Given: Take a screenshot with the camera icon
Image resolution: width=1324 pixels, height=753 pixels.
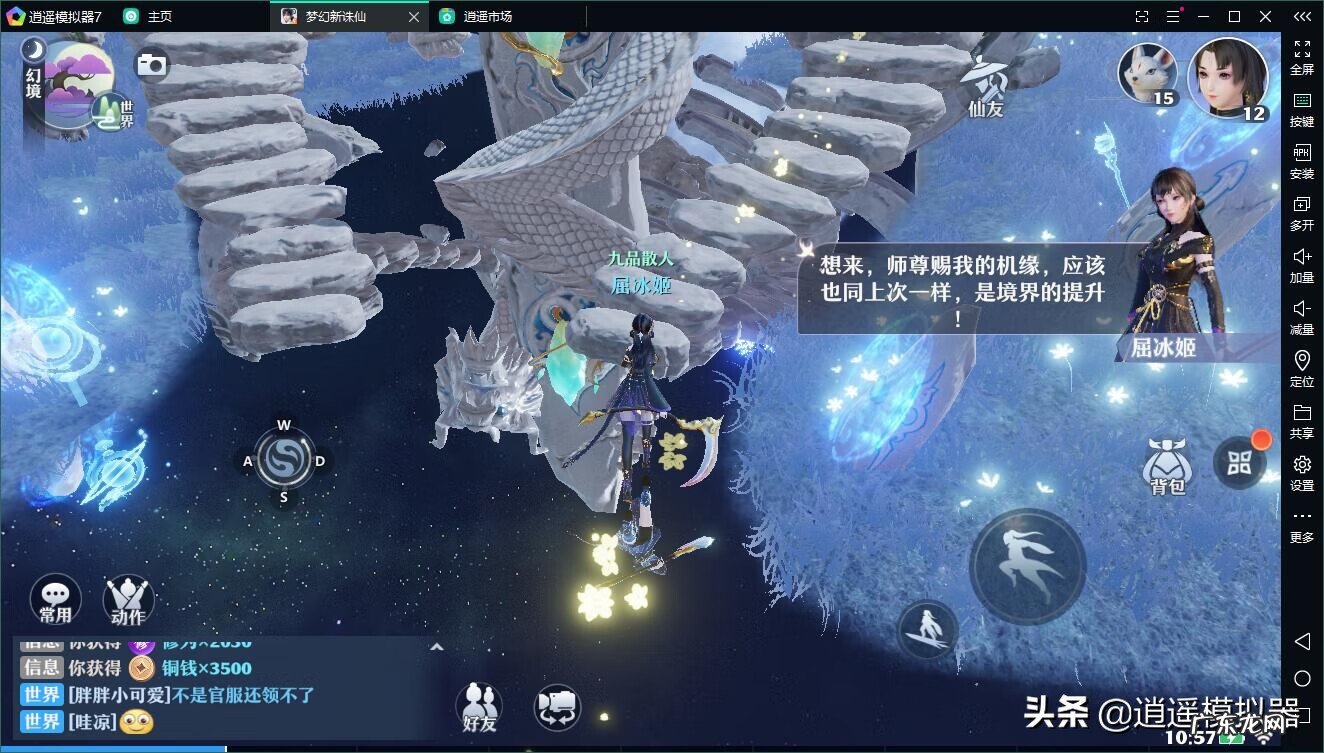Looking at the screenshot, I should 152,63.
